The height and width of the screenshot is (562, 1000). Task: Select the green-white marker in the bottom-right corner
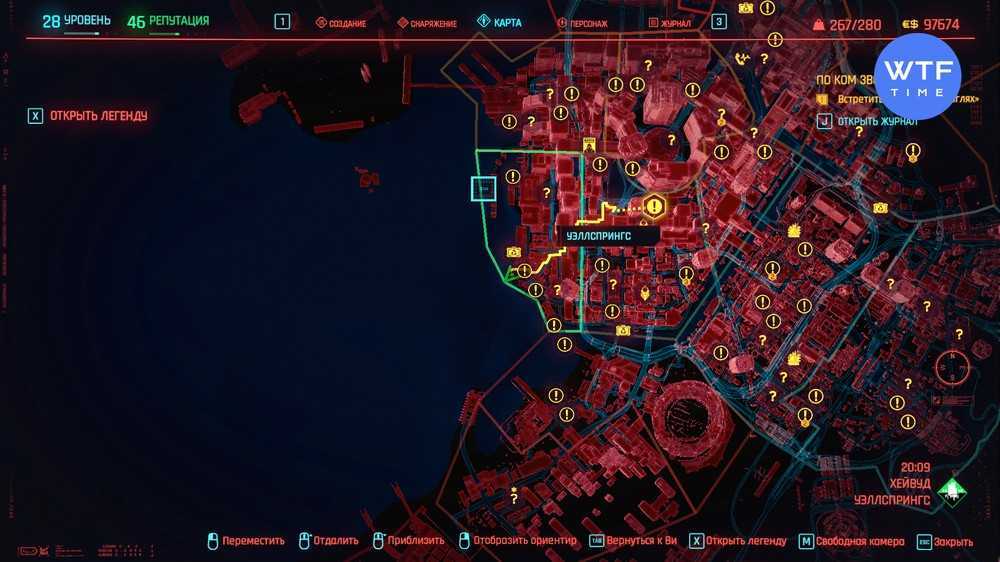click(x=952, y=490)
